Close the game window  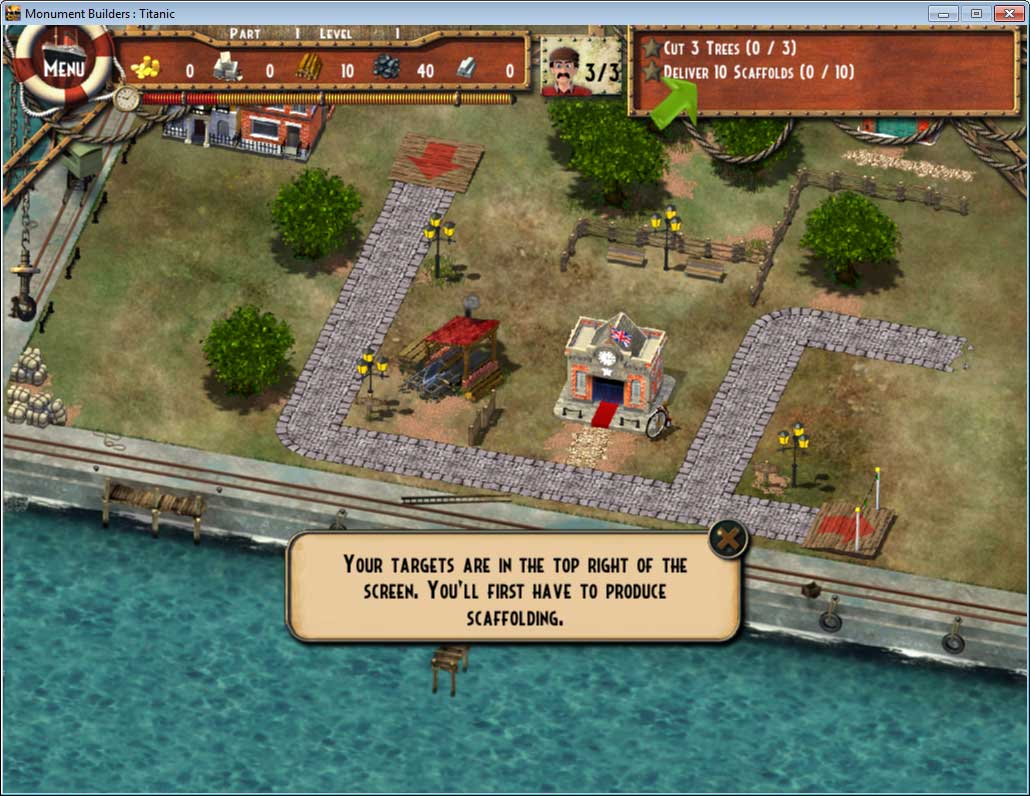1006,13
